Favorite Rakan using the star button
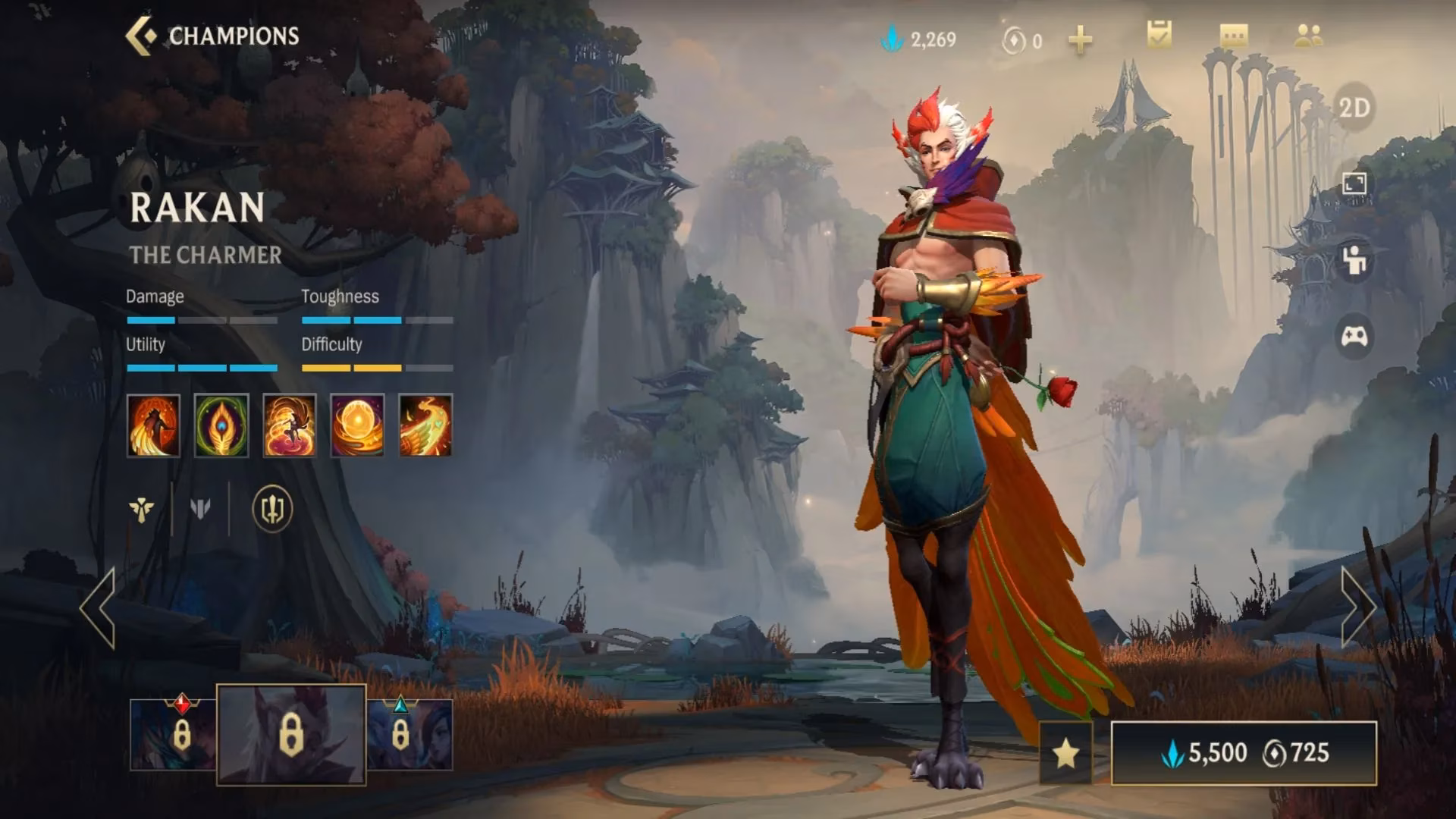 tap(1067, 753)
